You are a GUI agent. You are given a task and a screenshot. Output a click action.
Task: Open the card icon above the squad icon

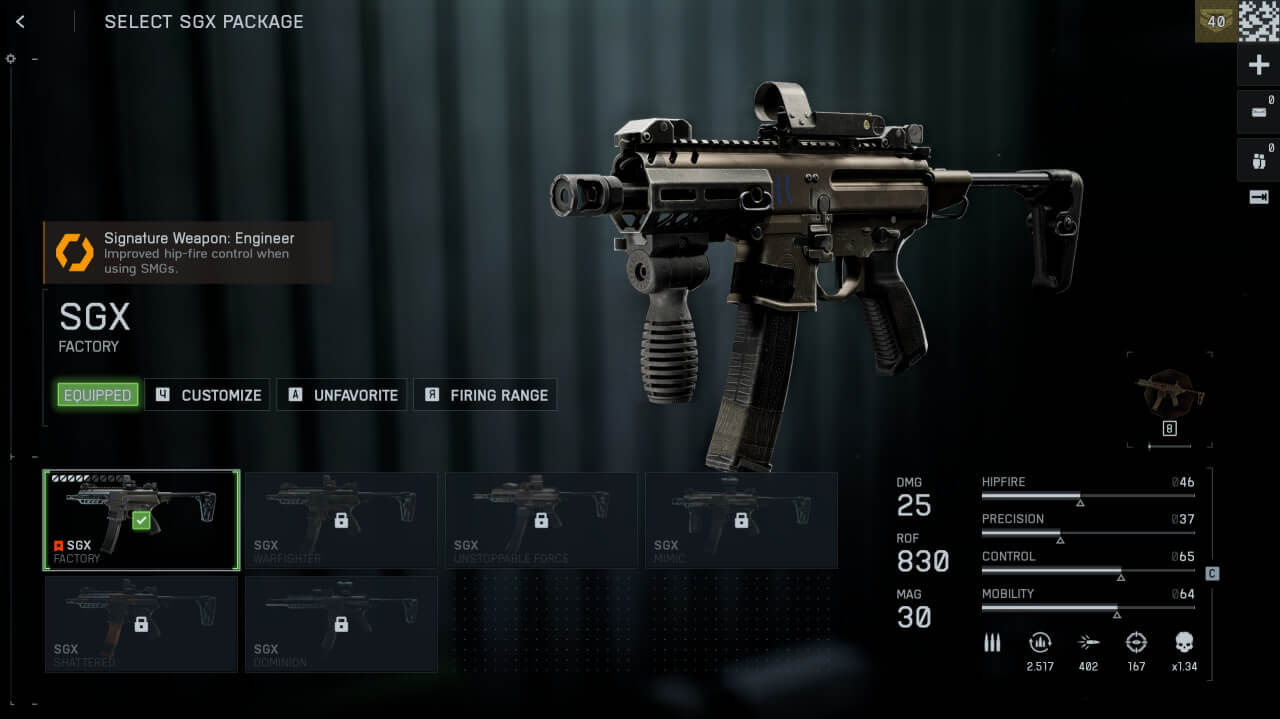point(1259,112)
